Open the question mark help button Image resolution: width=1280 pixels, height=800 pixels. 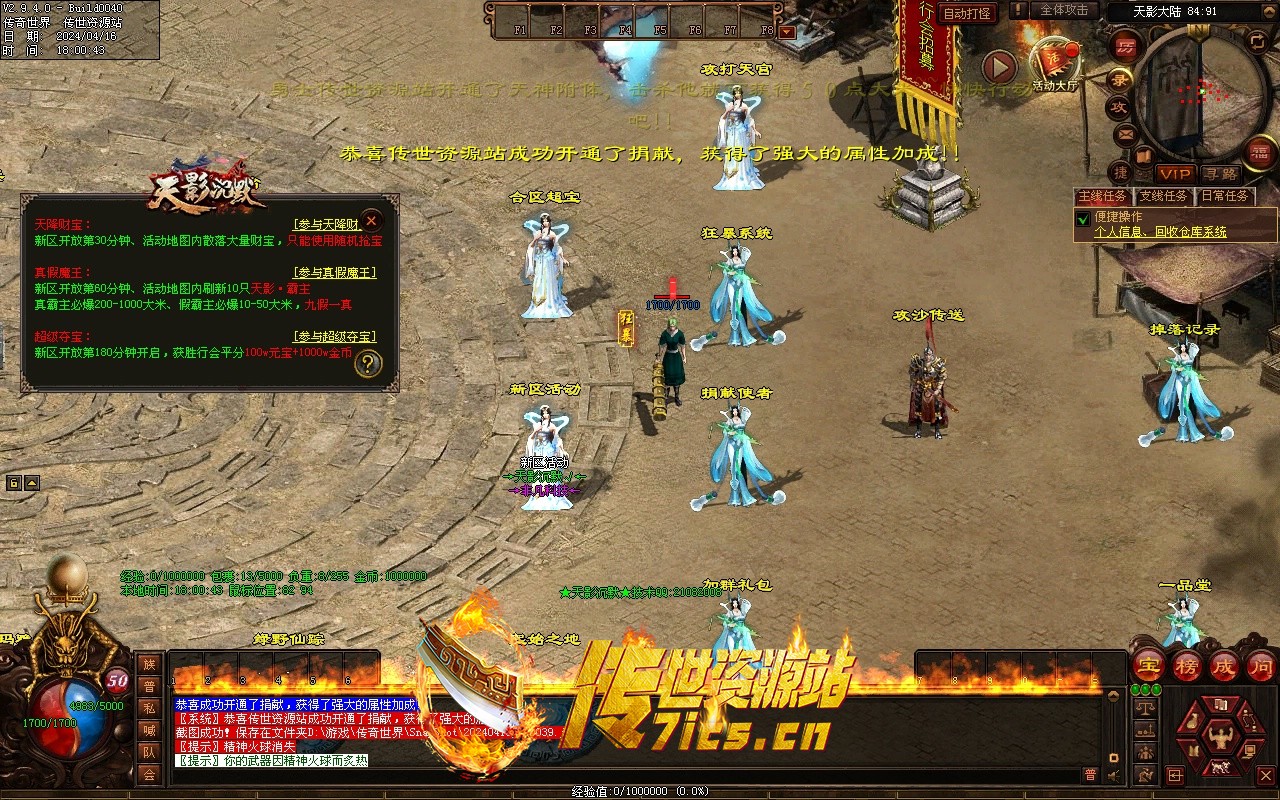pos(368,363)
